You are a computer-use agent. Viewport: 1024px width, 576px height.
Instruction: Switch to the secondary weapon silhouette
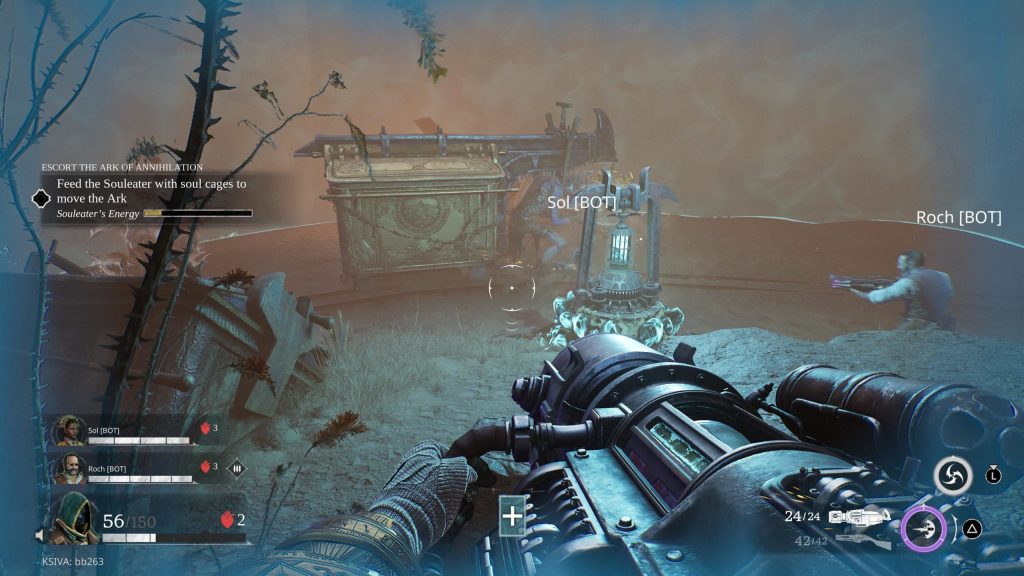(x=858, y=540)
